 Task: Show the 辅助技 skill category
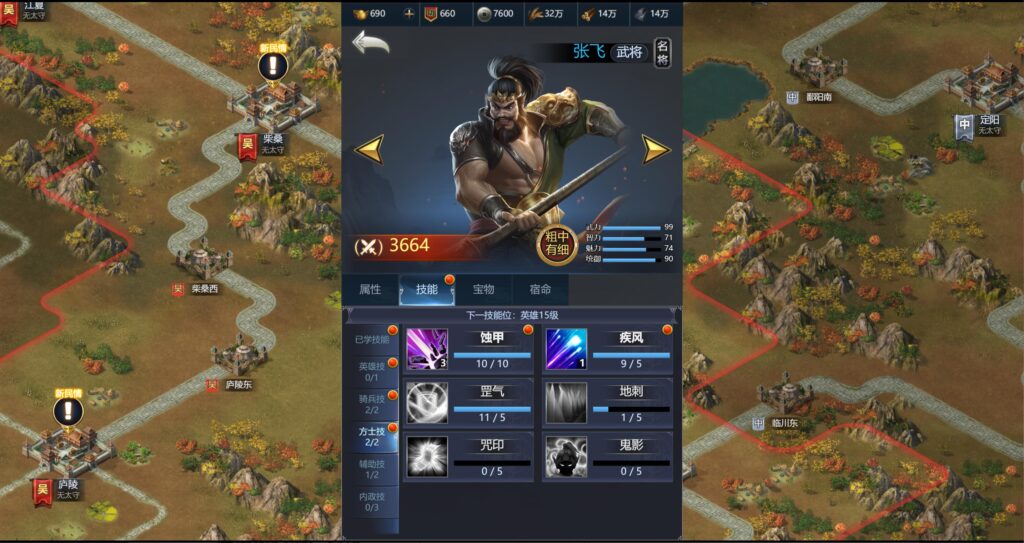point(372,468)
